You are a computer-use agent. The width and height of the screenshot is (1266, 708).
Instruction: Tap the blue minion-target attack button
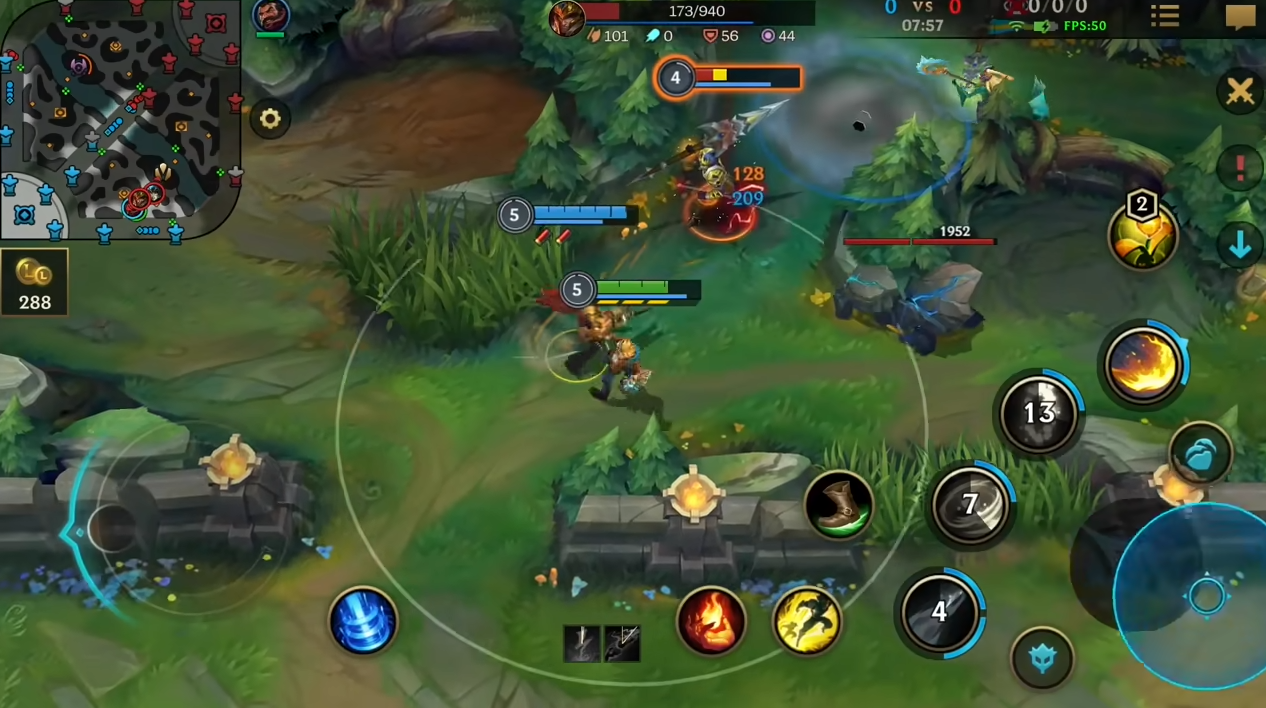[x=1200, y=454]
